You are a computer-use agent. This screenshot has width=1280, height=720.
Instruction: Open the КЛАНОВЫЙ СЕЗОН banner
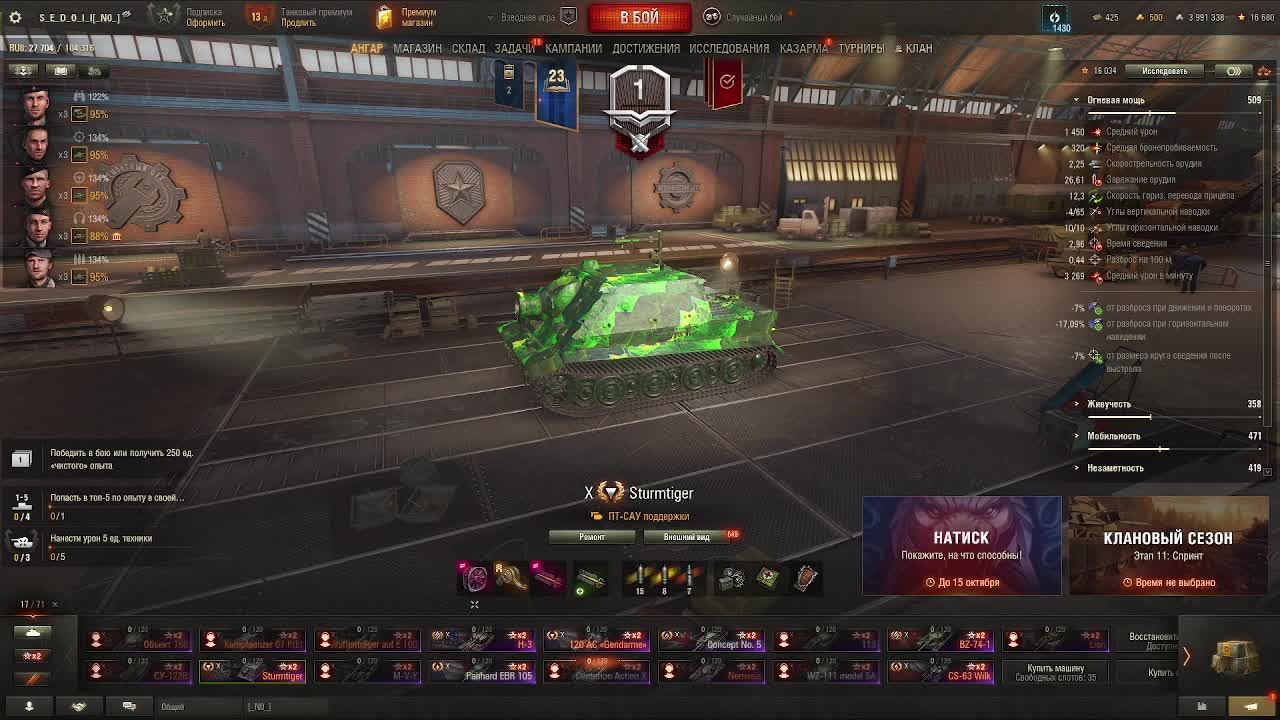click(1167, 546)
